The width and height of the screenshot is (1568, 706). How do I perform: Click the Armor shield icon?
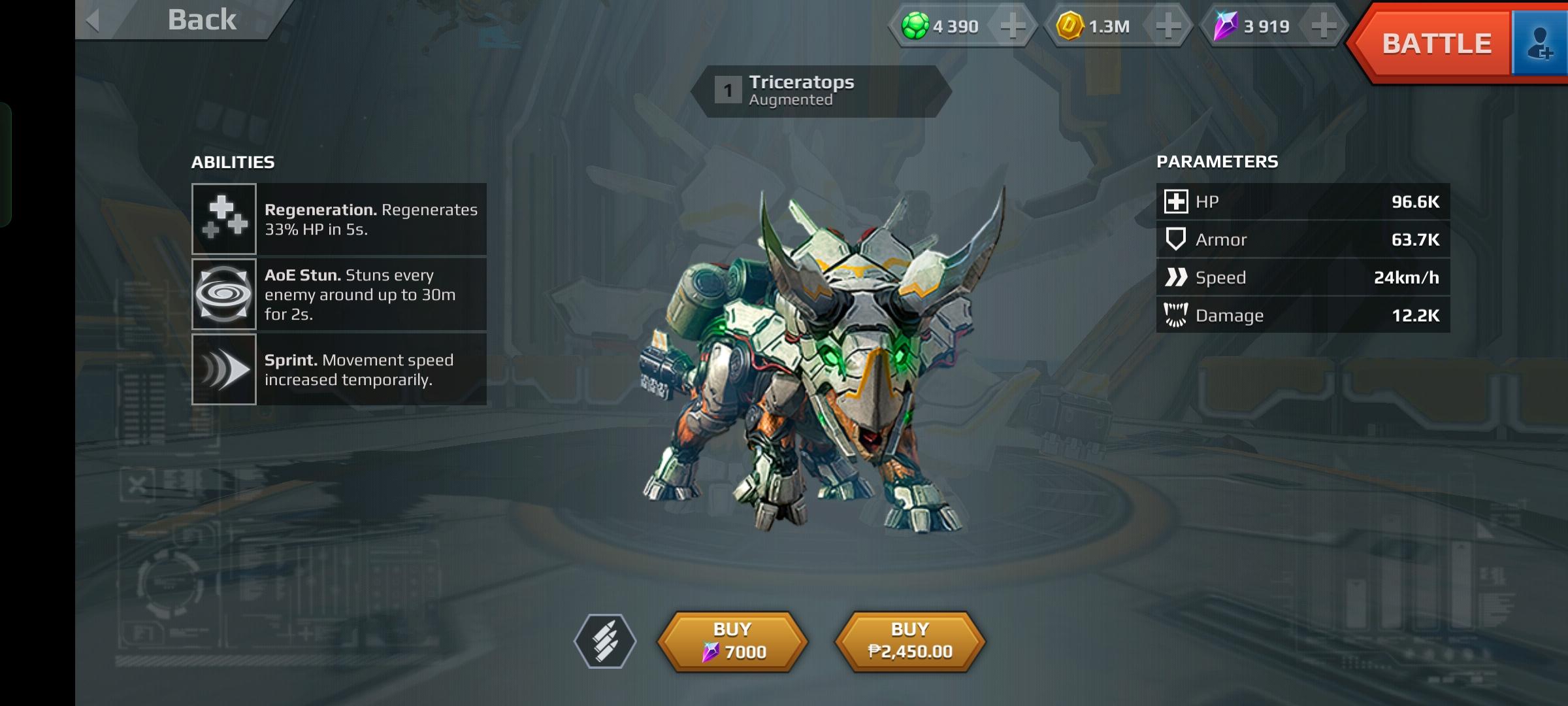click(1176, 239)
